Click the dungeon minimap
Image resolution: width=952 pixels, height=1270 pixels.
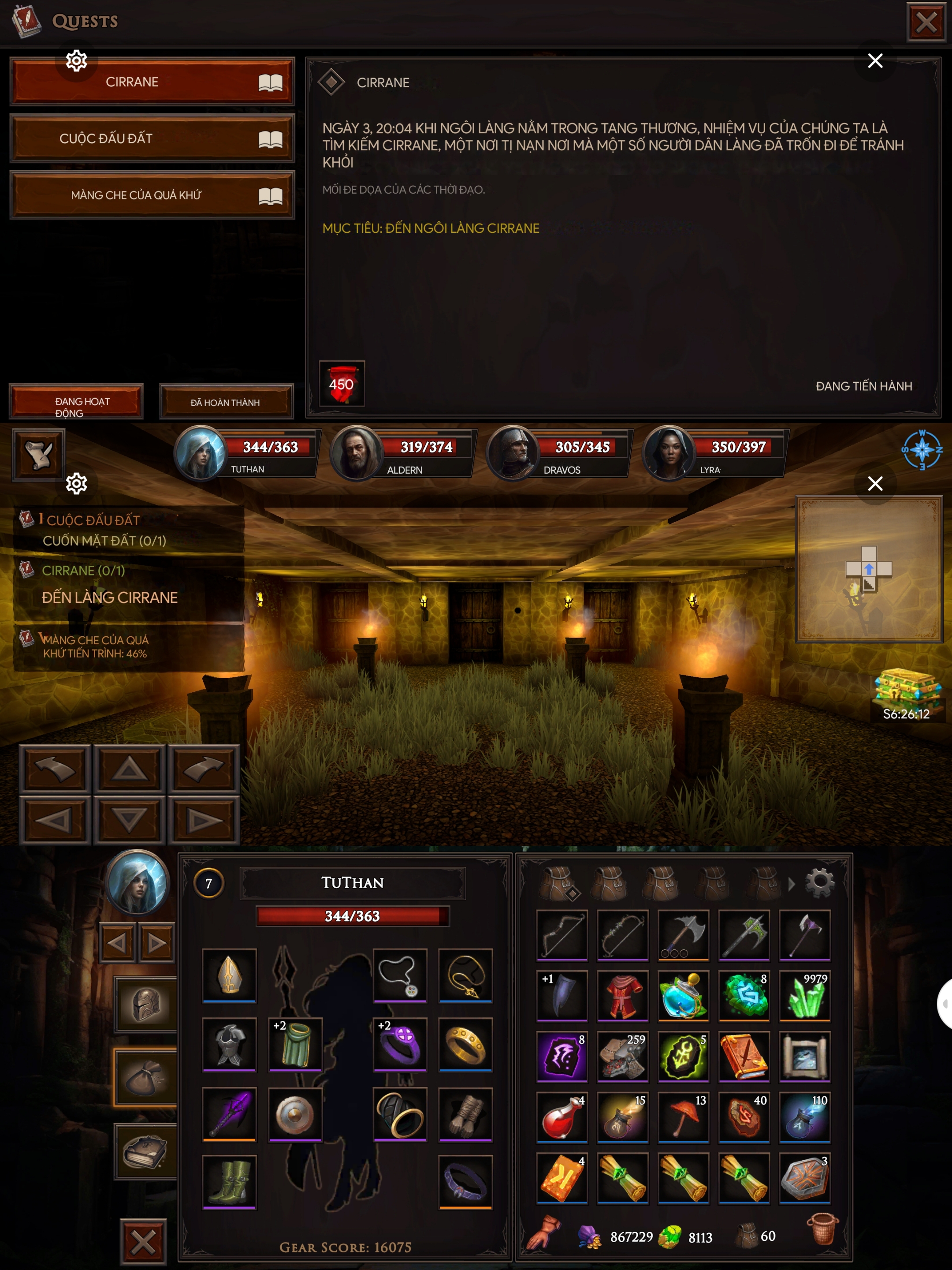(x=868, y=568)
